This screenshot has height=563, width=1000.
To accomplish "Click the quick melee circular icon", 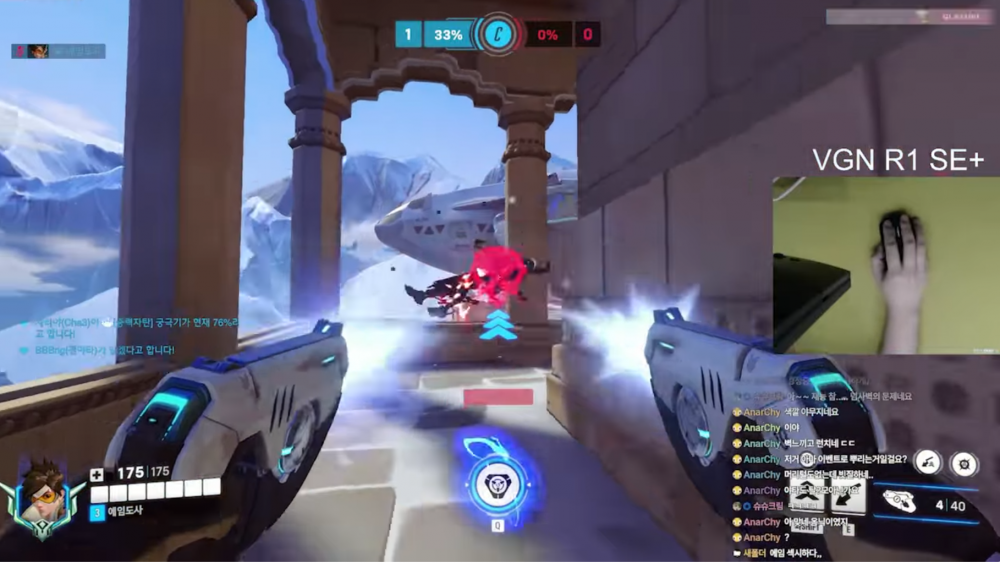I will [929, 462].
